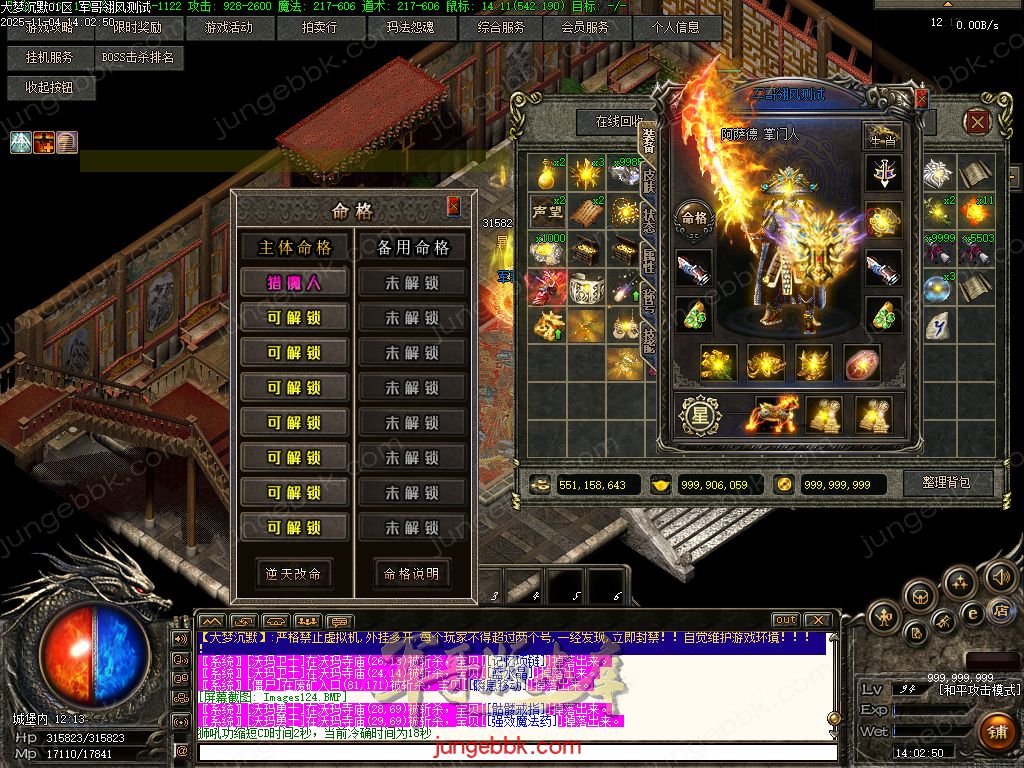Screen dimensions: 1024x768
Task: Open the 命格说明 description
Action: pos(411,574)
